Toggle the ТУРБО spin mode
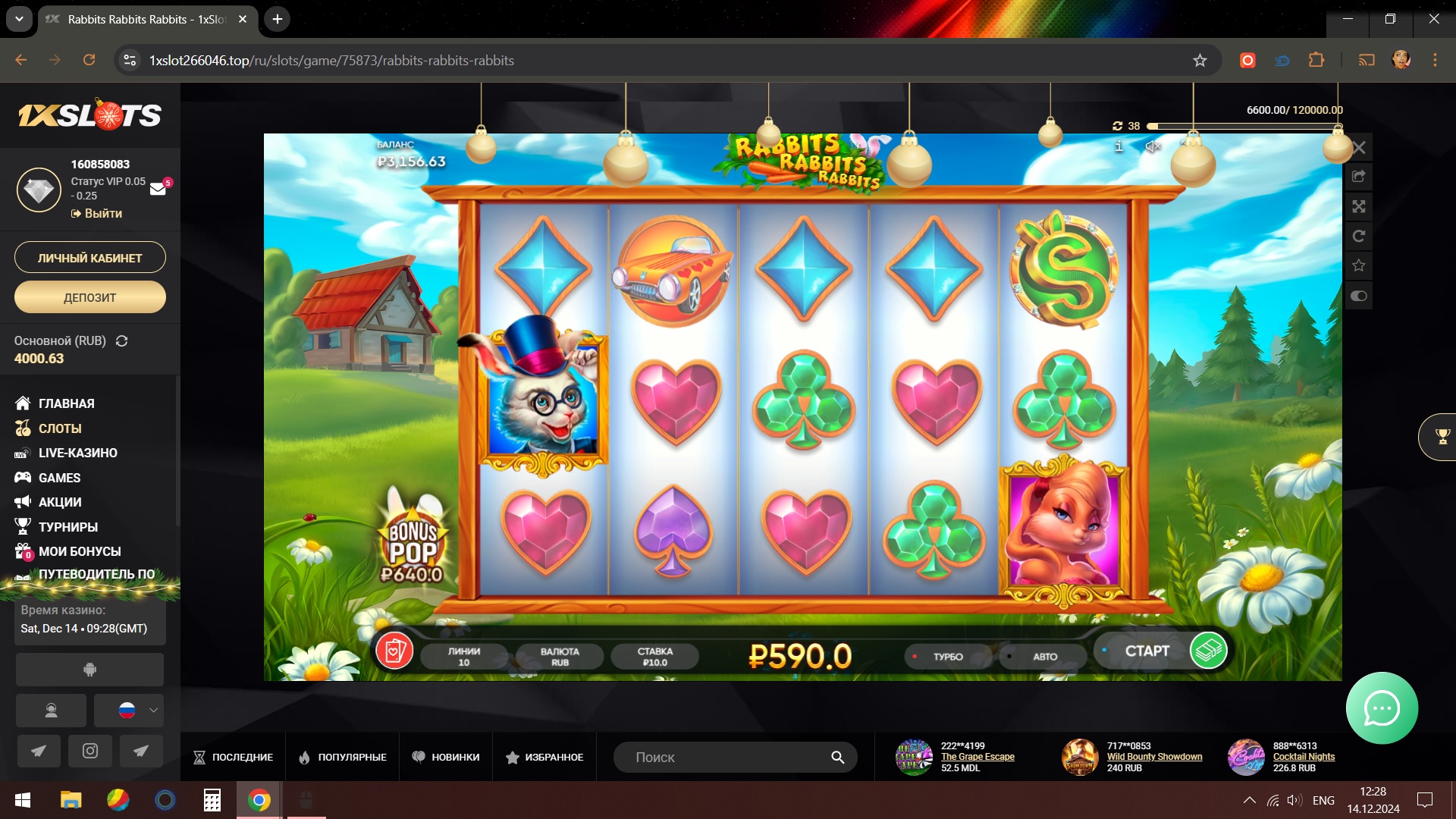Image resolution: width=1456 pixels, height=819 pixels. pos(947,657)
